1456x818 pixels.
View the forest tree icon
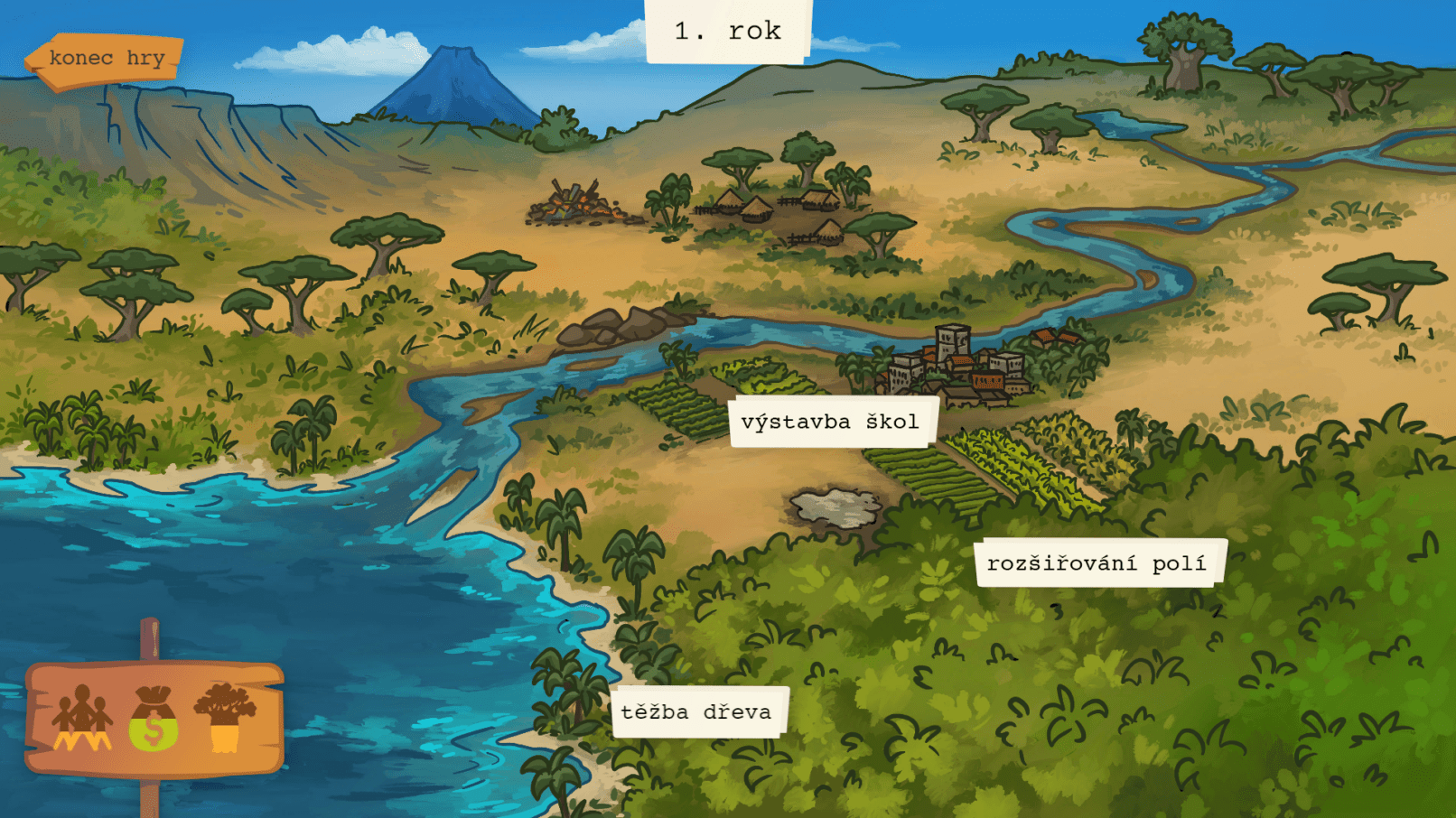[x=225, y=717]
